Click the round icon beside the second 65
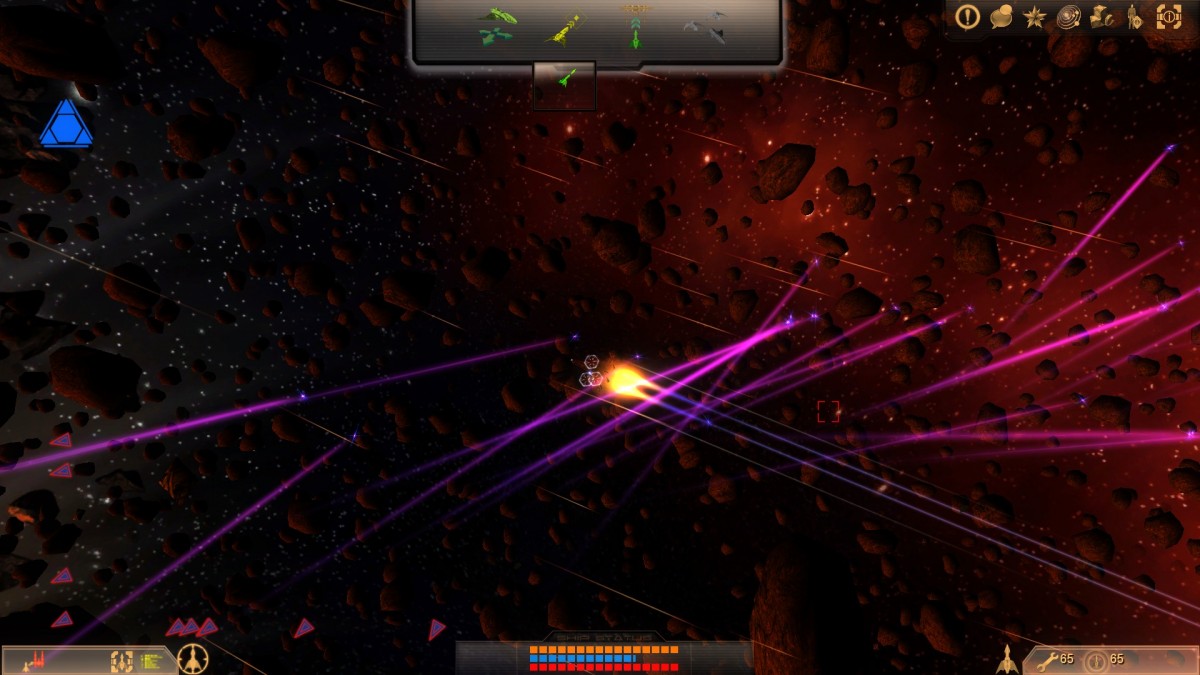Screen dimensions: 1200x675 [x=1096, y=660]
